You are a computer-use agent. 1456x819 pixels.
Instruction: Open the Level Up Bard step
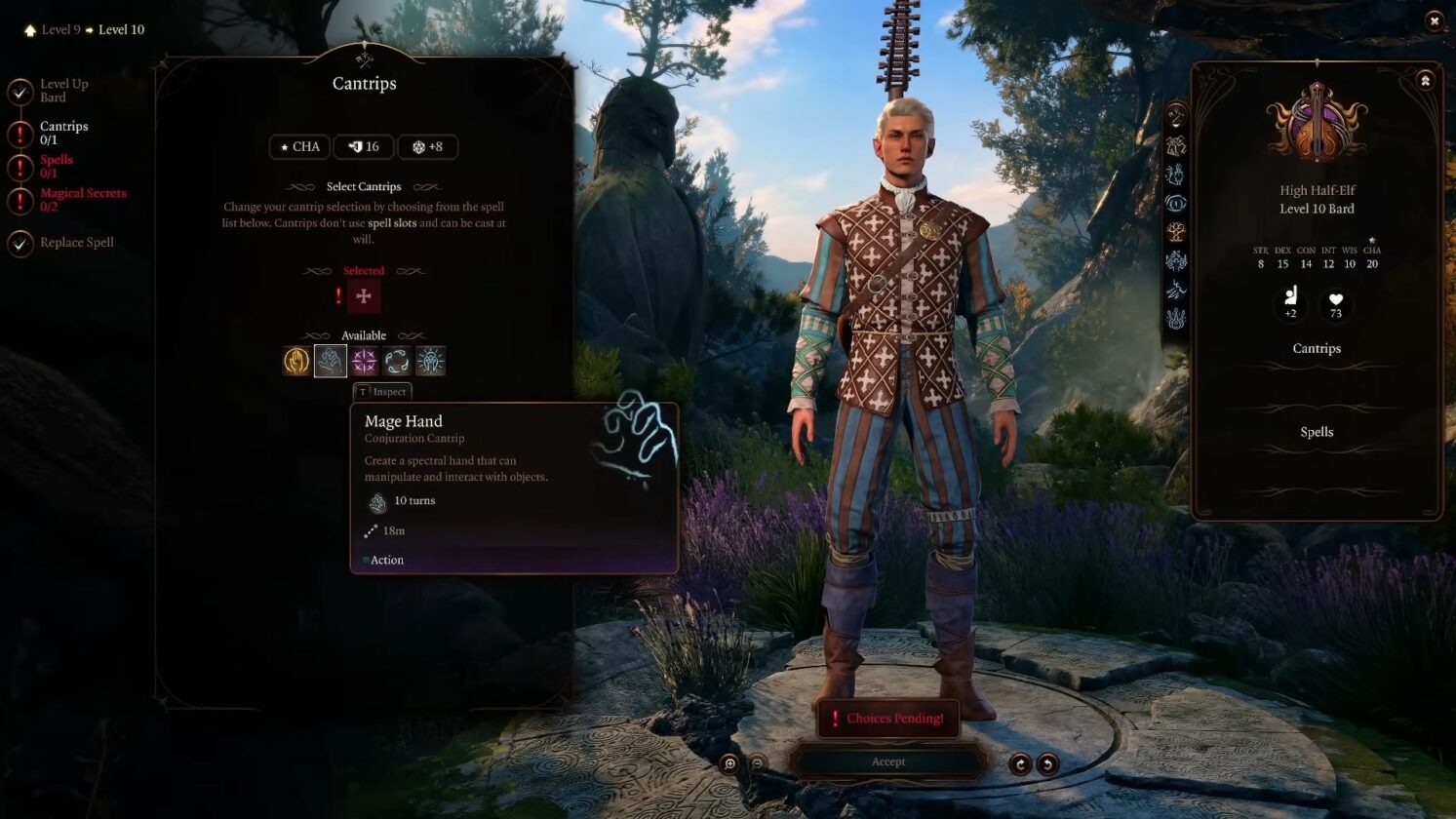coord(63,91)
